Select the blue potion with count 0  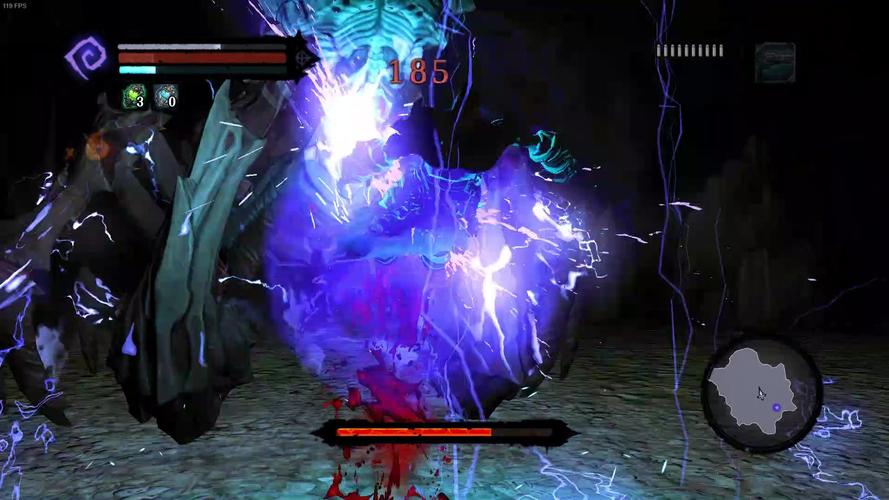coord(165,97)
